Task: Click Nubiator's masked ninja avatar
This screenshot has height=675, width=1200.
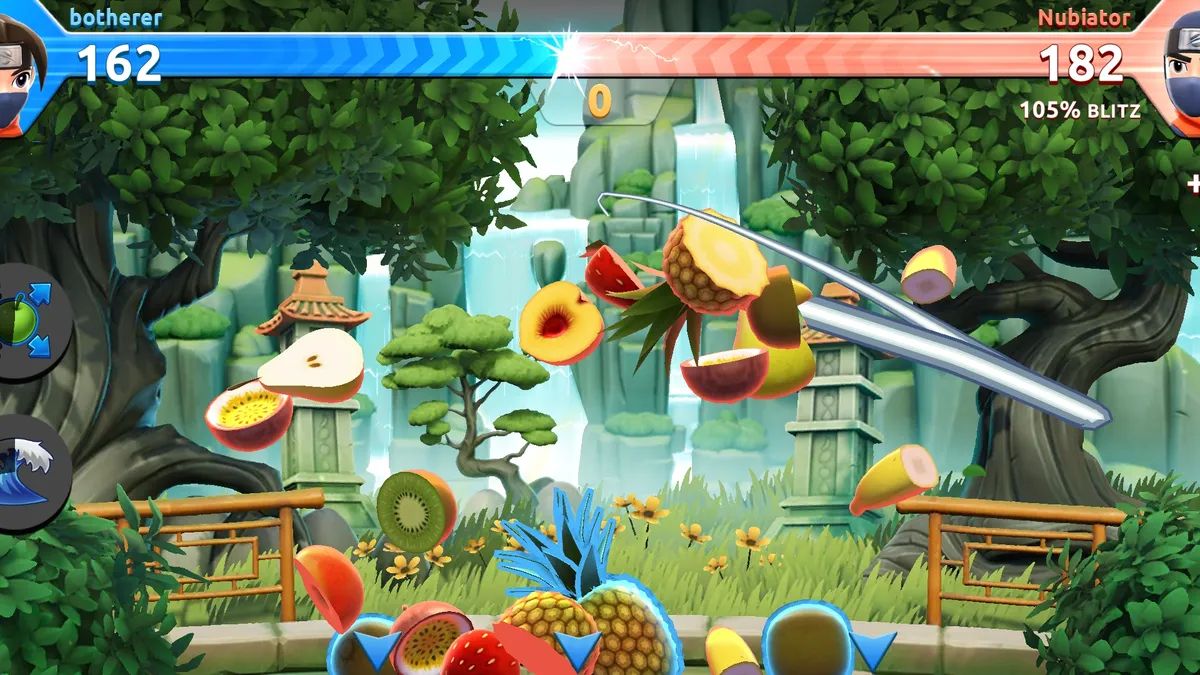Action: pos(1178,62)
